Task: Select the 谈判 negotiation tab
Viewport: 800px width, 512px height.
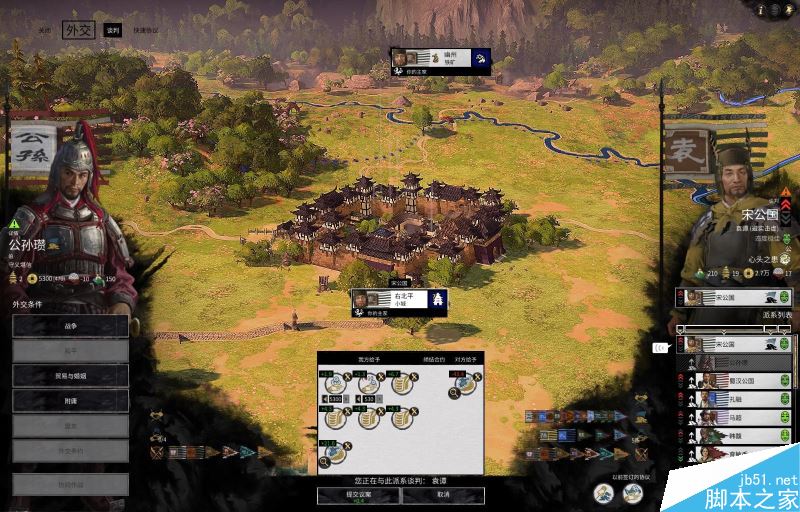Action: pos(112,31)
